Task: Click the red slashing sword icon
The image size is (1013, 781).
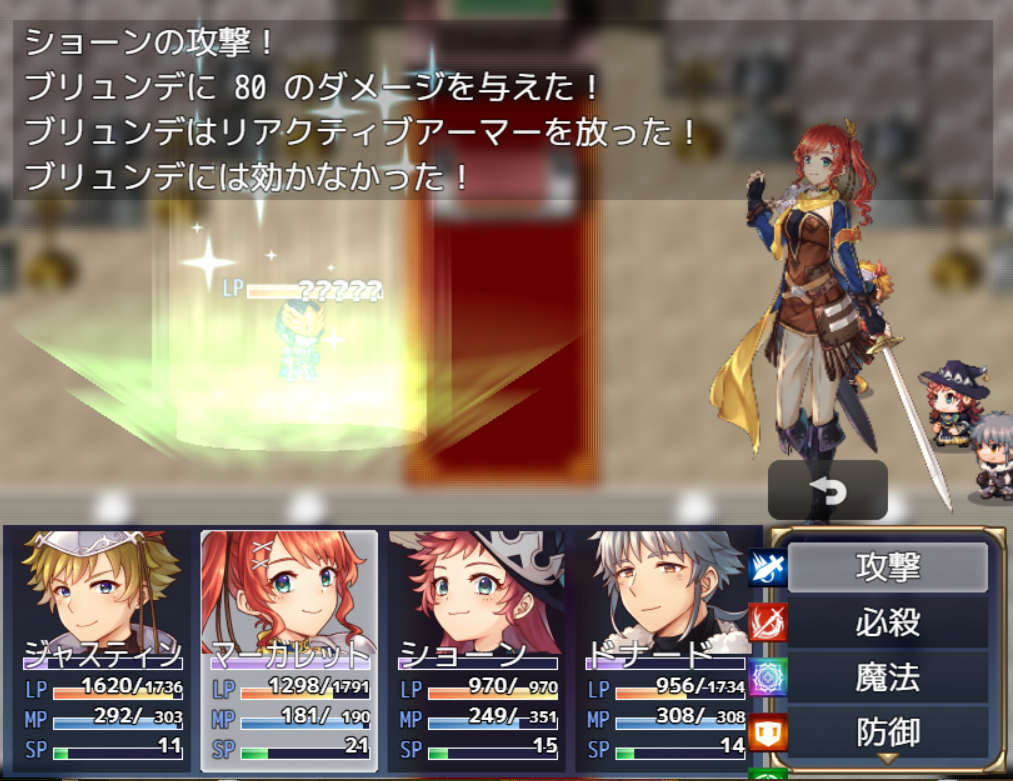Action: pos(767,623)
